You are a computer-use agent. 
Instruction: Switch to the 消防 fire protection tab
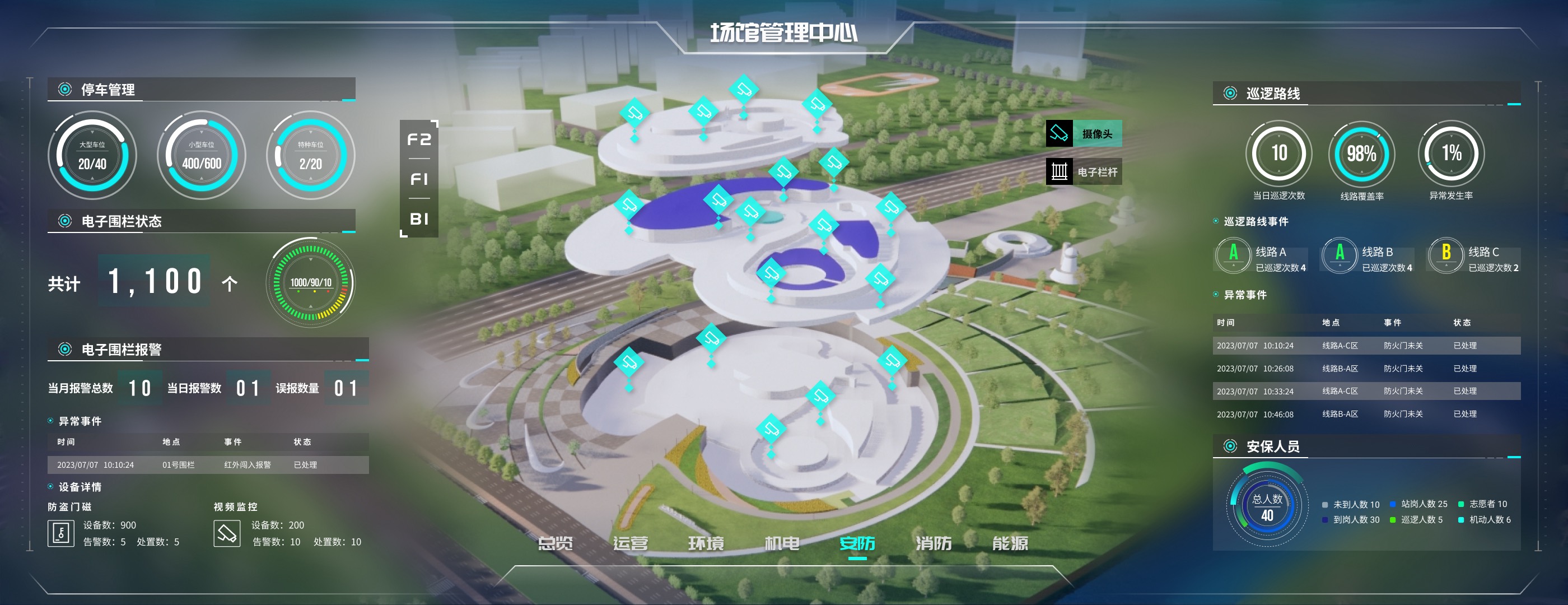933,544
